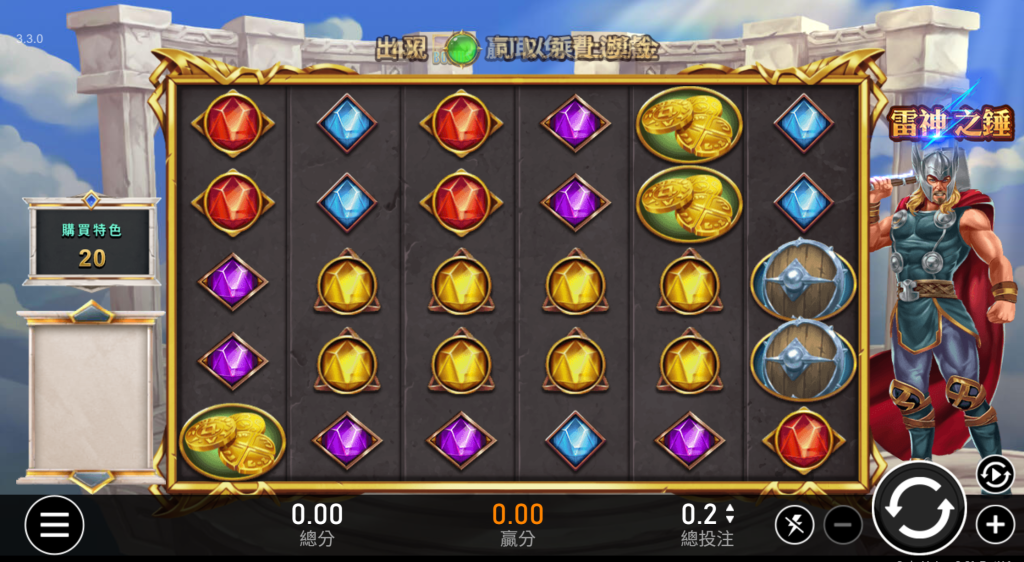
Task: Increase the bet with the plus button
Action: (x=995, y=524)
